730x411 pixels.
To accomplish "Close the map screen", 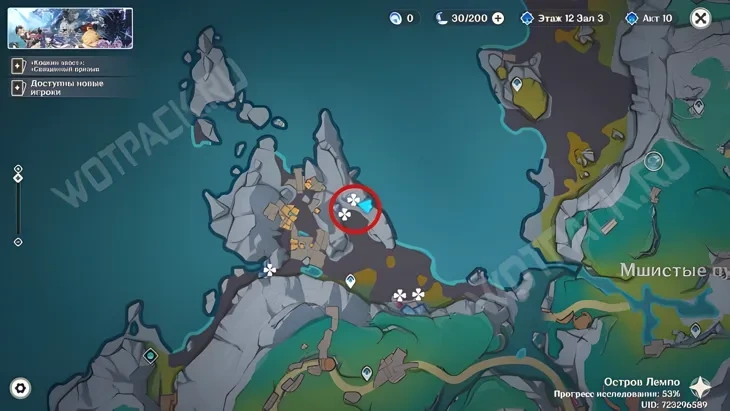I will 701,18.
